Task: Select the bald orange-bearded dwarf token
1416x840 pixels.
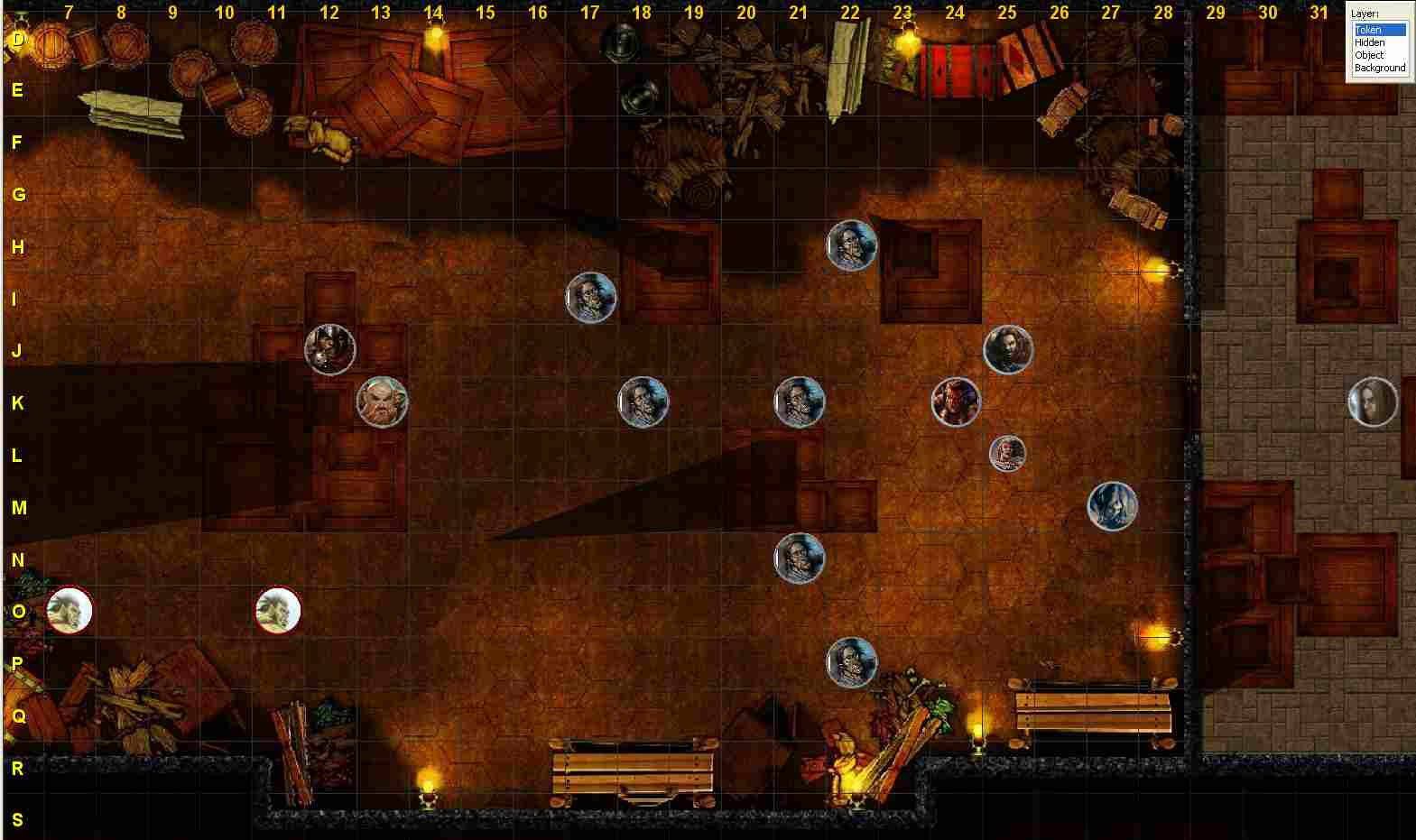Action: 383,402
